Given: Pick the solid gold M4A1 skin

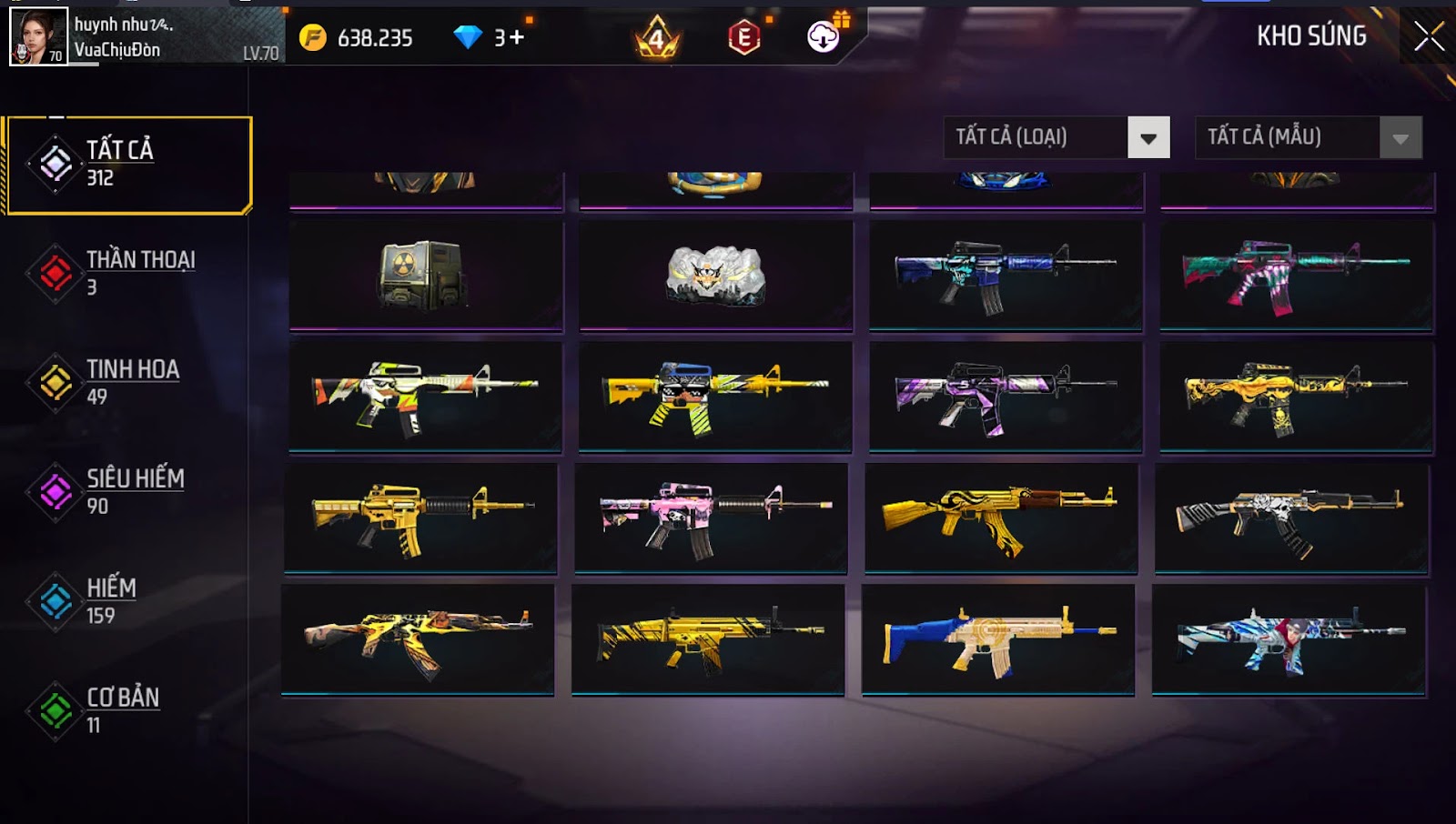Looking at the screenshot, I should [420, 518].
